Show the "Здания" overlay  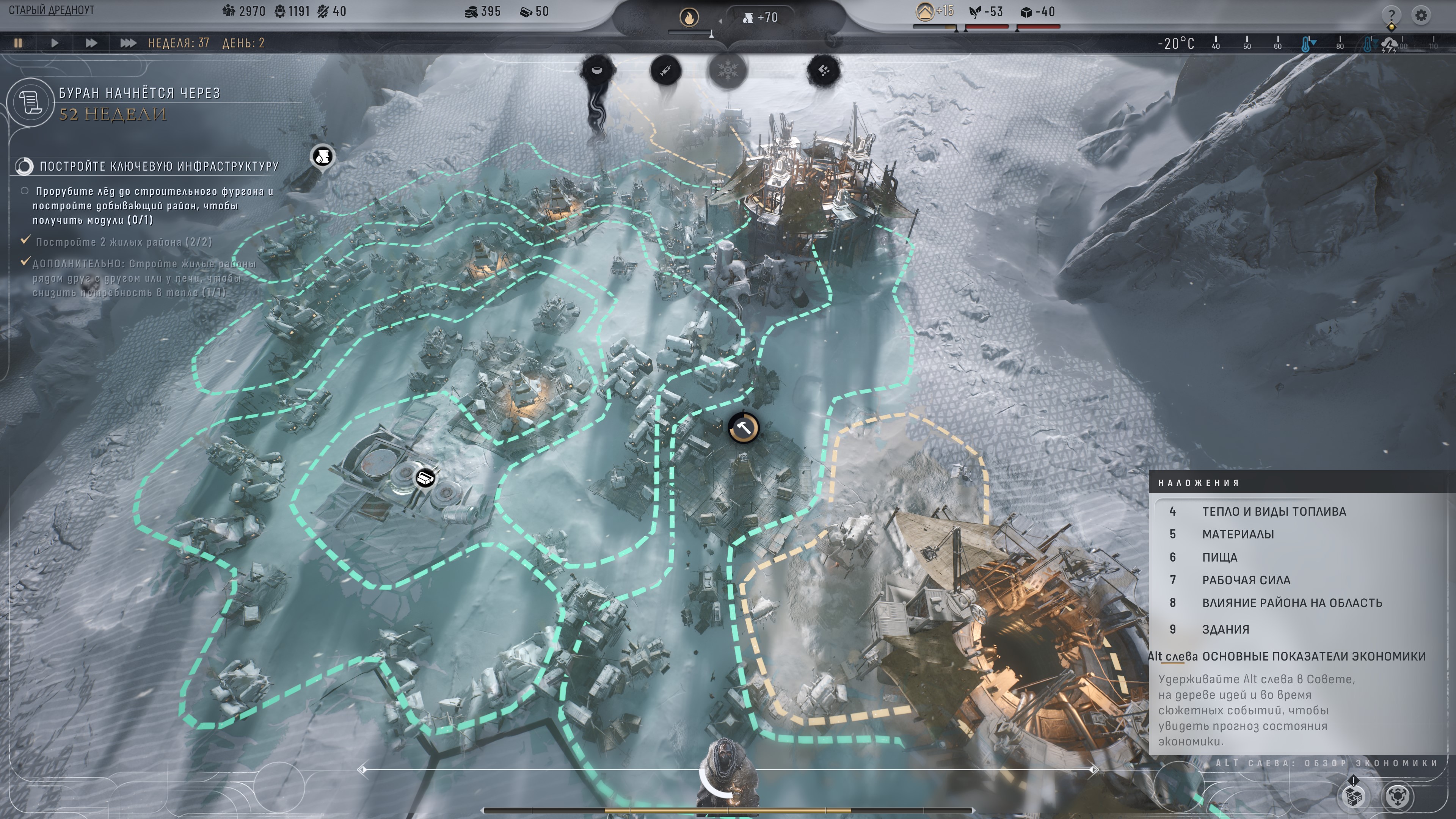pyautogui.click(x=1225, y=629)
